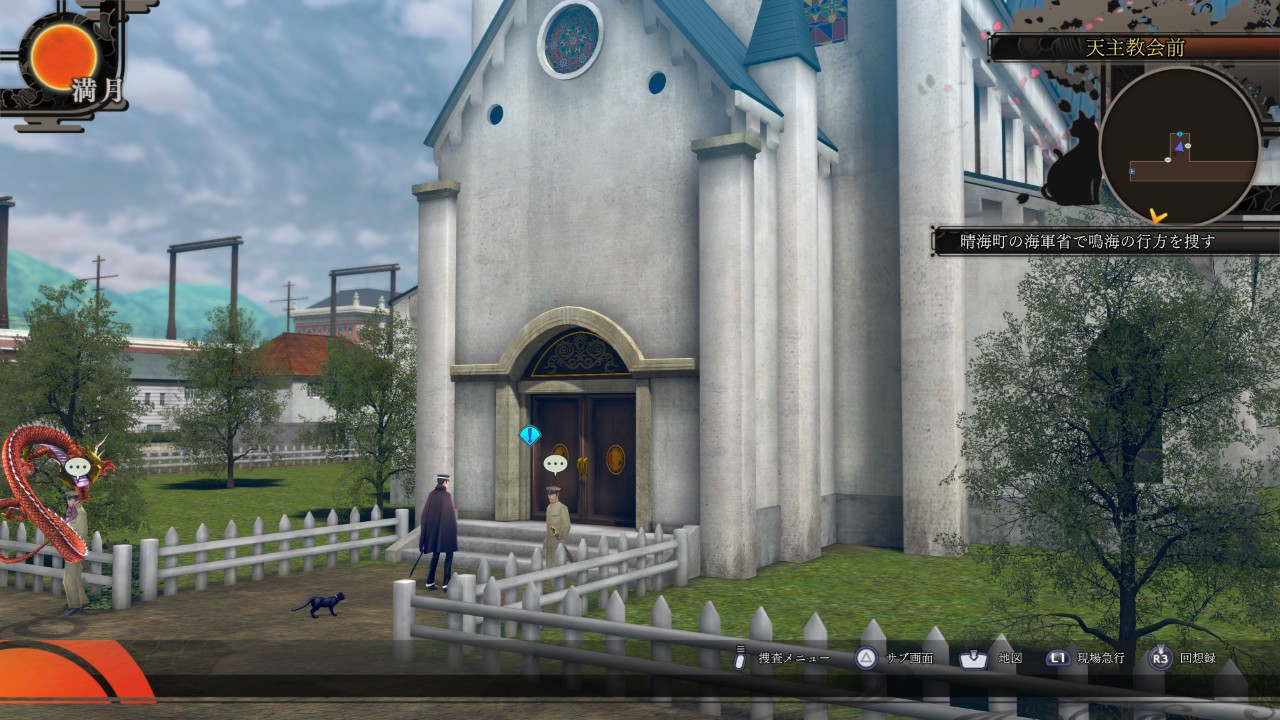Open the circular minimap

coord(1180,146)
